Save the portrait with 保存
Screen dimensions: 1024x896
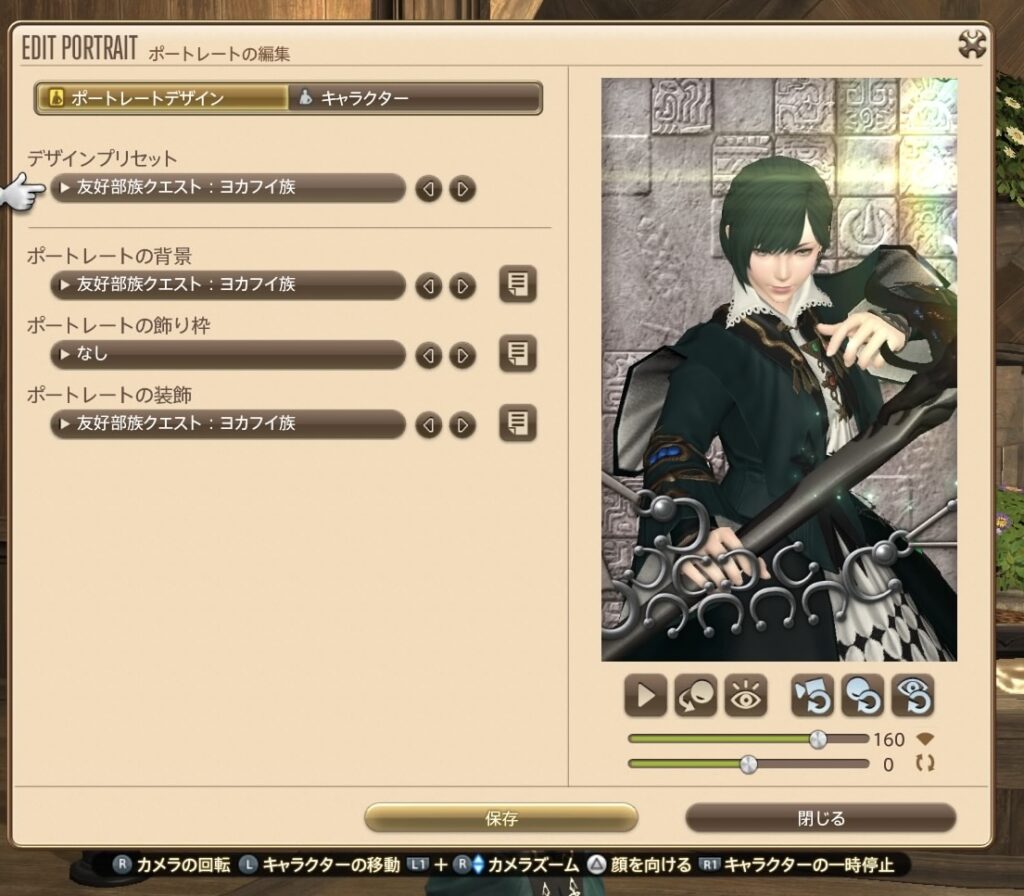501,818
